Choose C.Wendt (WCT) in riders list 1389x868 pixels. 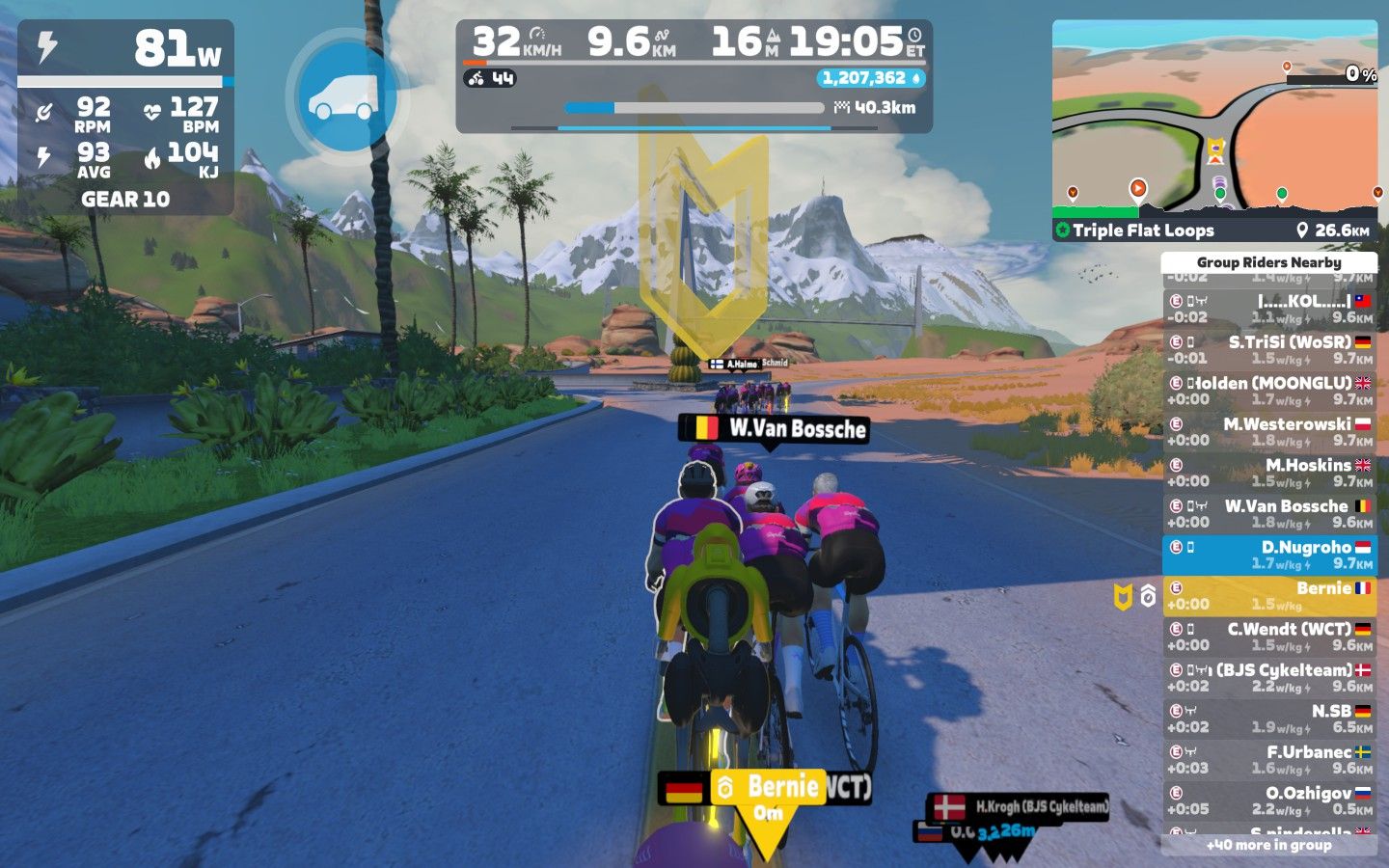tap(1269, 637)
